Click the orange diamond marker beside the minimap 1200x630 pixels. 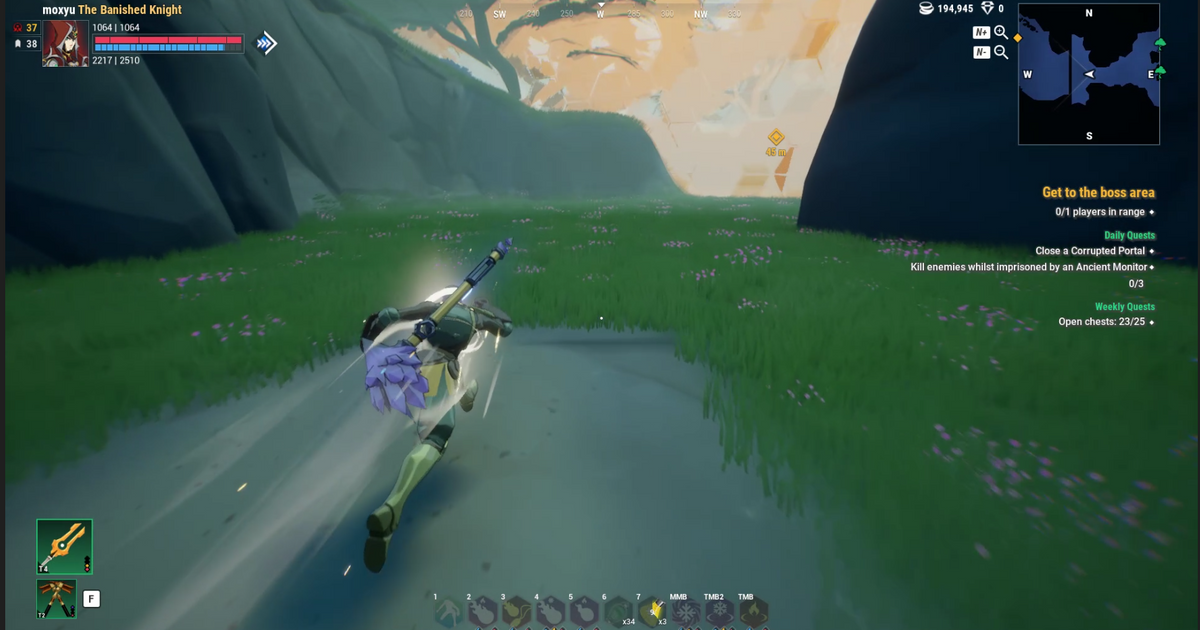tap(1017, 38)
